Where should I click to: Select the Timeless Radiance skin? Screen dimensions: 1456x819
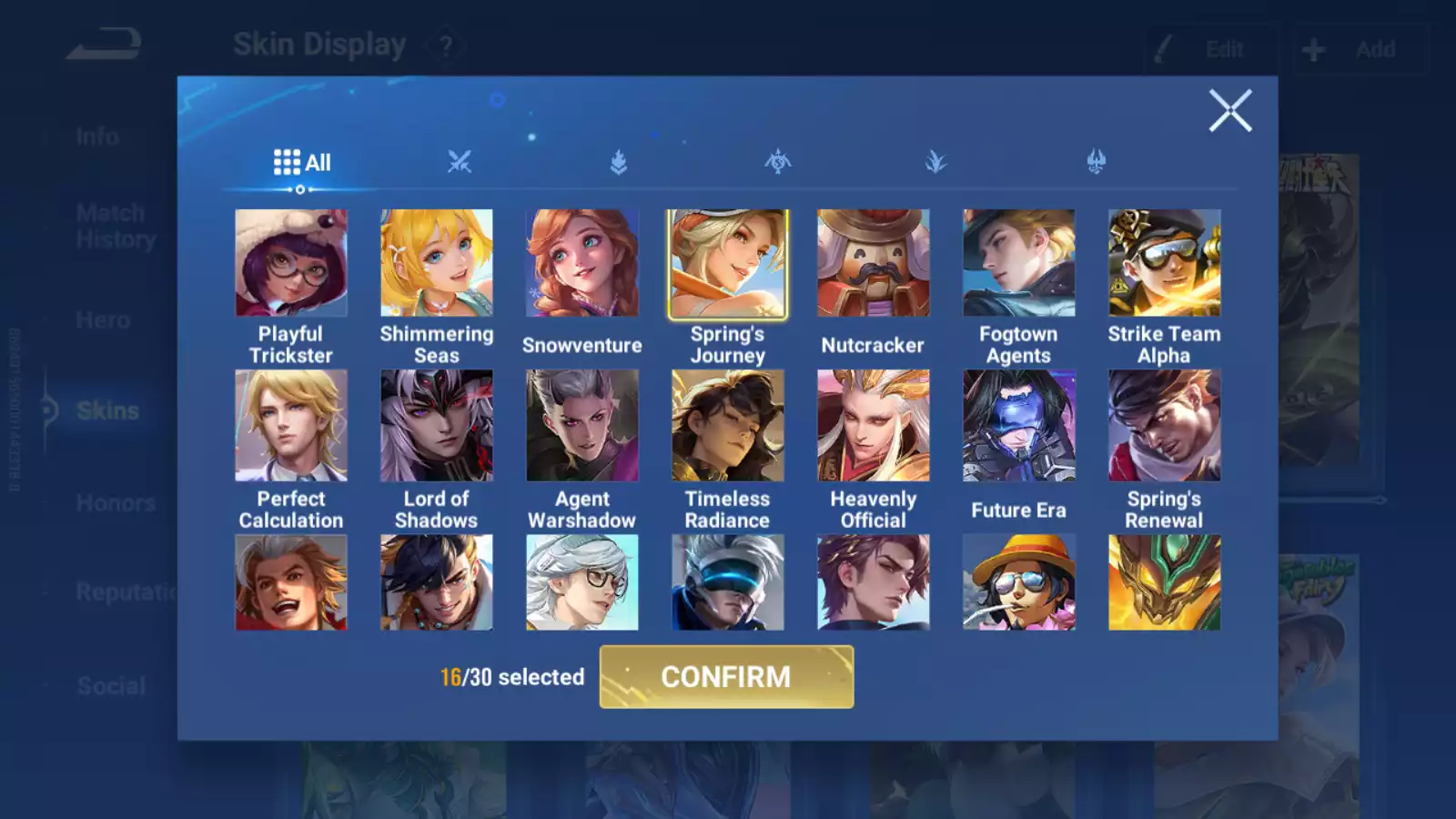[x=728, y=425]
